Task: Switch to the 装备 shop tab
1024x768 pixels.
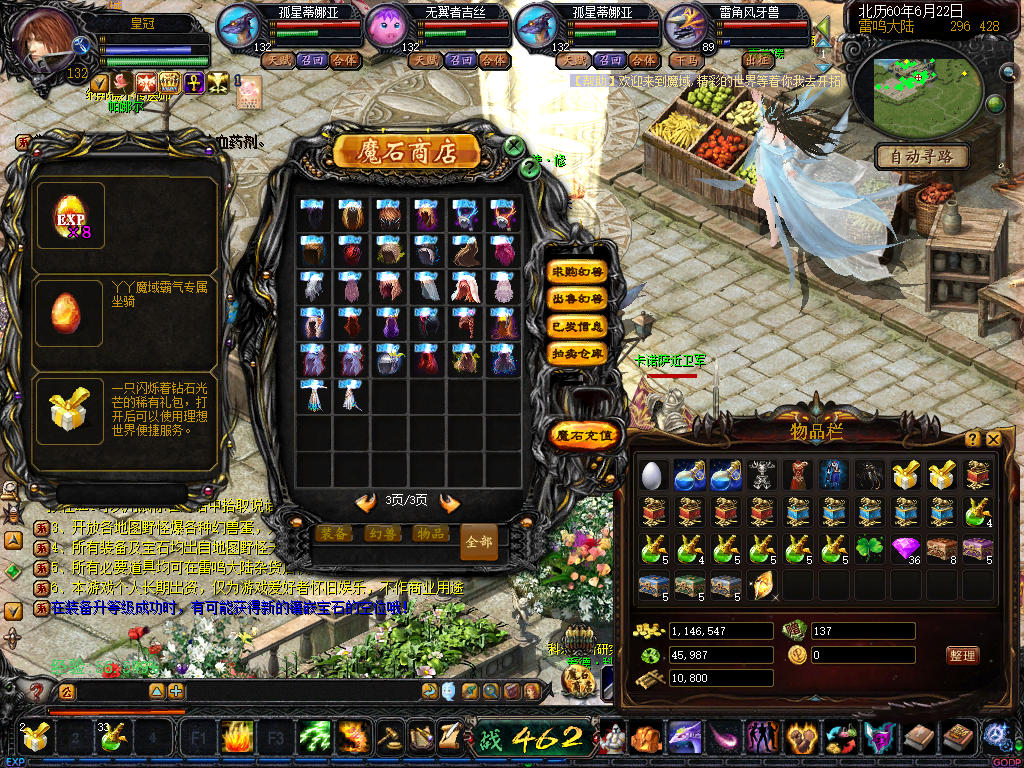Action: (333, 534)
